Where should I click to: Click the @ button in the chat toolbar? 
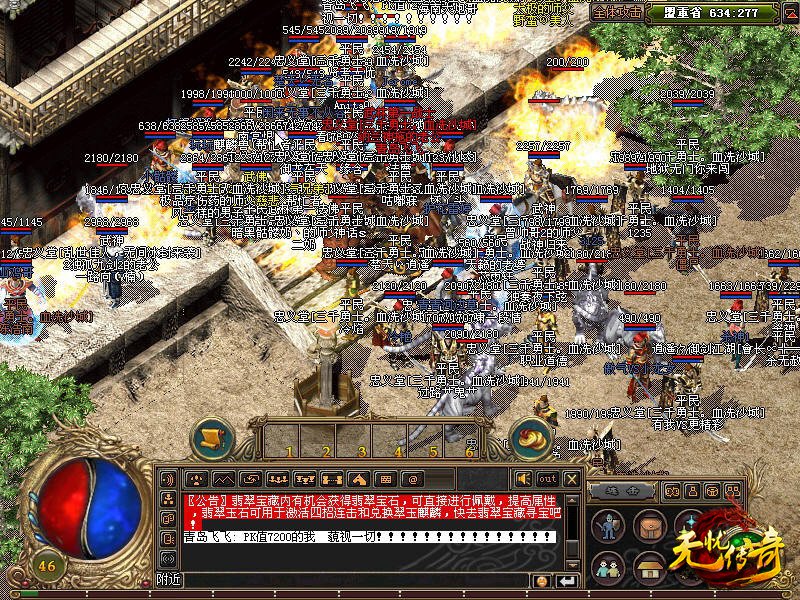pos(410,479)
